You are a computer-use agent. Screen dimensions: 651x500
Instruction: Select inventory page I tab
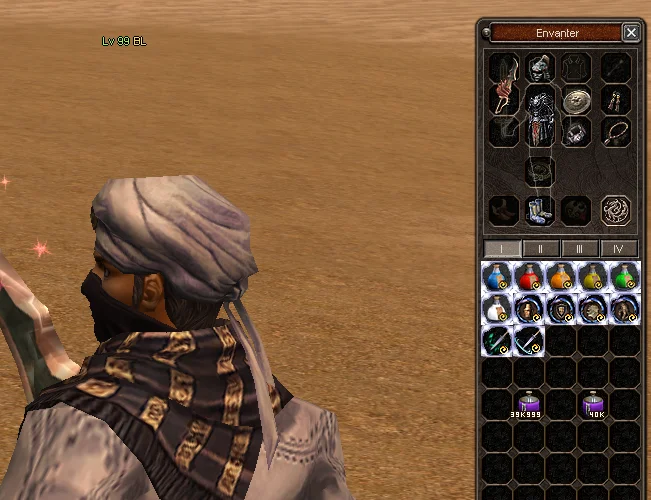(503, 248)
